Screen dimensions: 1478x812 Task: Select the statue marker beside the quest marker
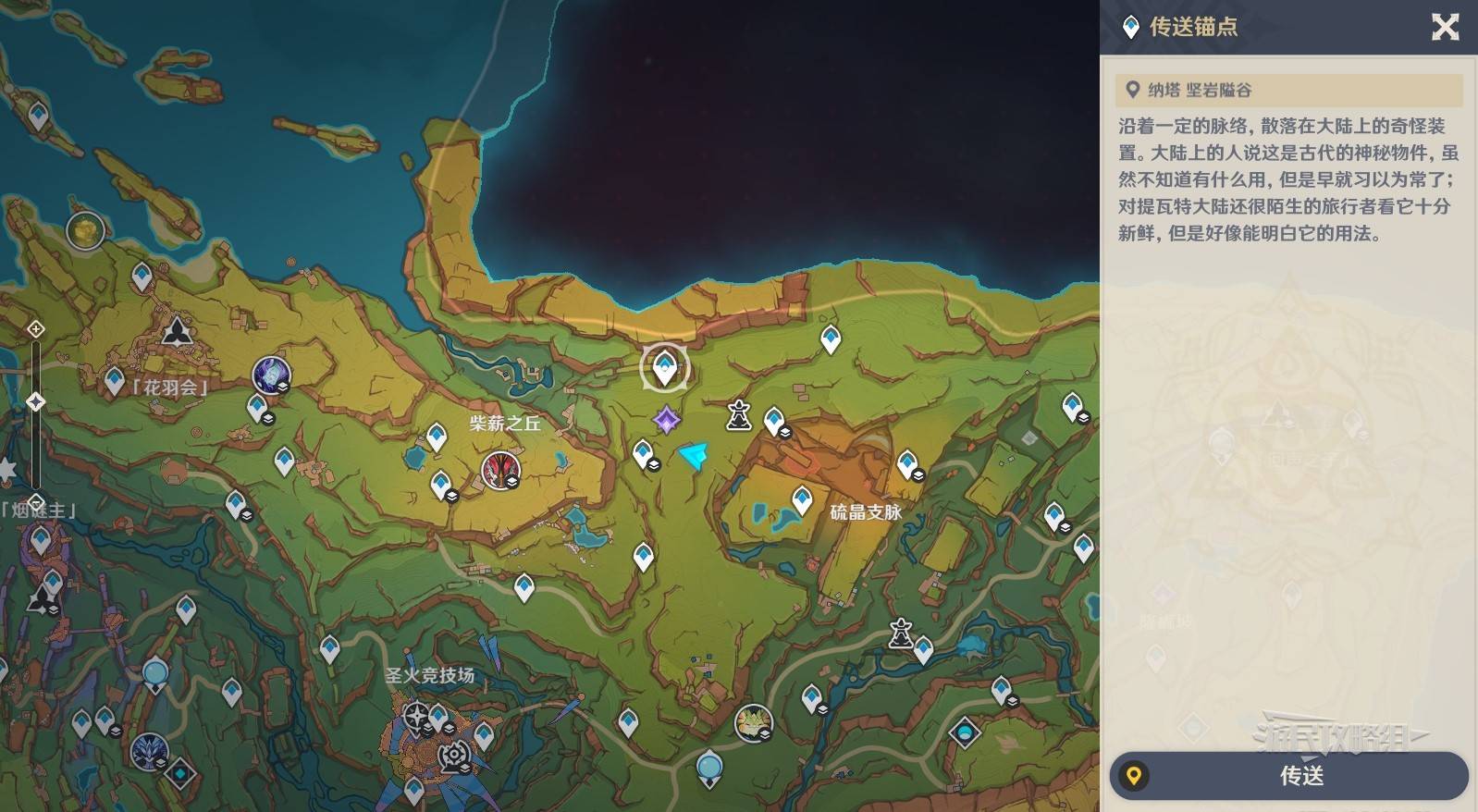[738, 415]
